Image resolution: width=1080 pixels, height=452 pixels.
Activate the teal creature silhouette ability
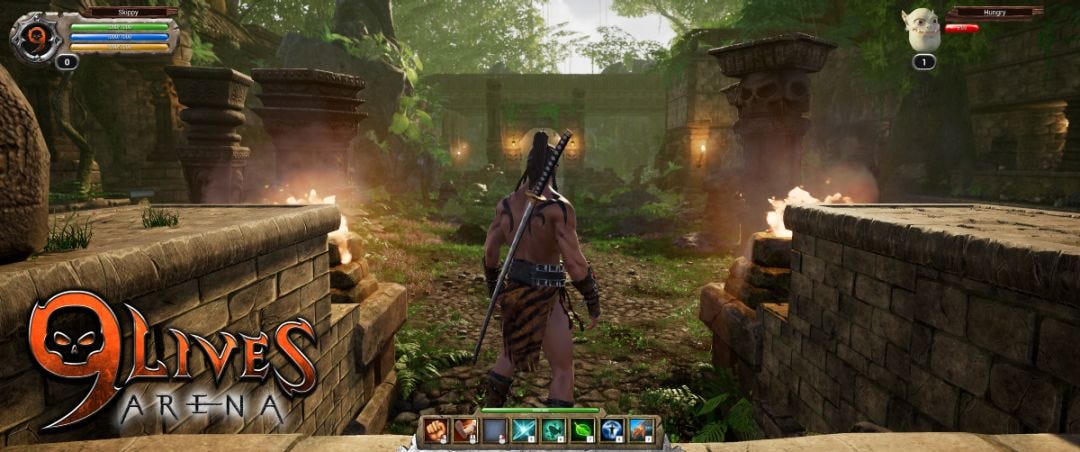pos(553,431)
